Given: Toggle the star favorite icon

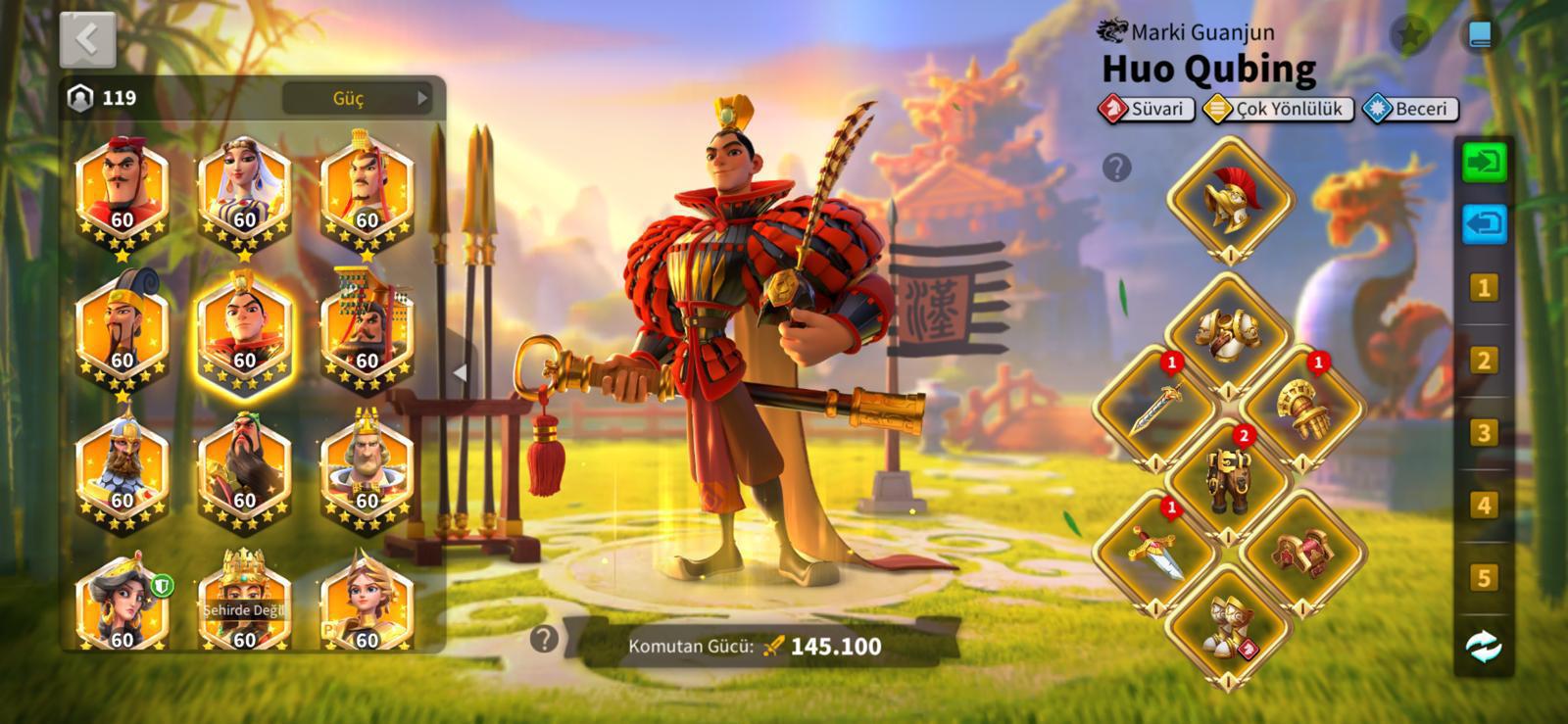Looking at the screenshot, I should [x=1409, y=35].
